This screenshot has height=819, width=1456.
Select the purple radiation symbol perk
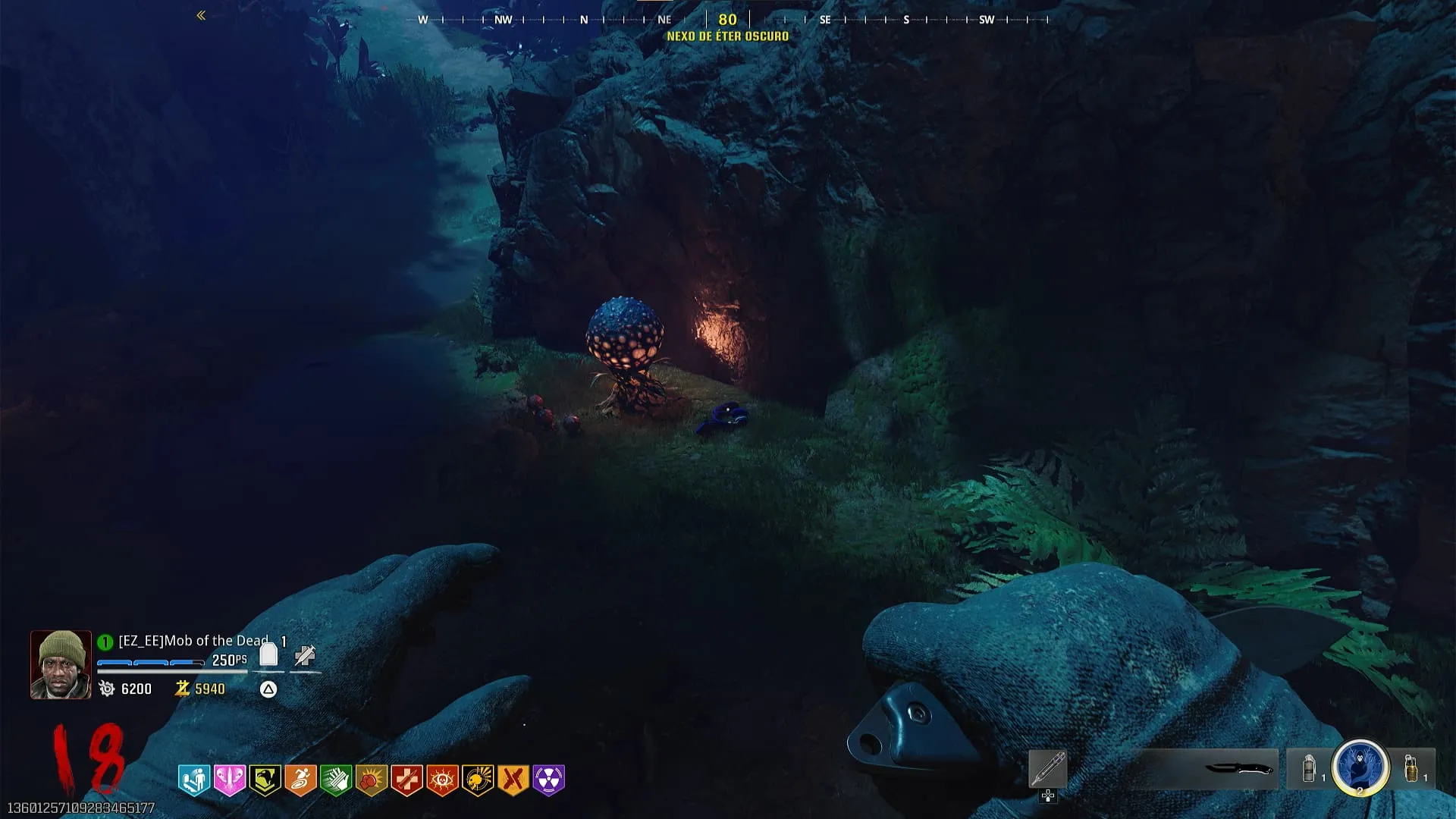[549, 780]
